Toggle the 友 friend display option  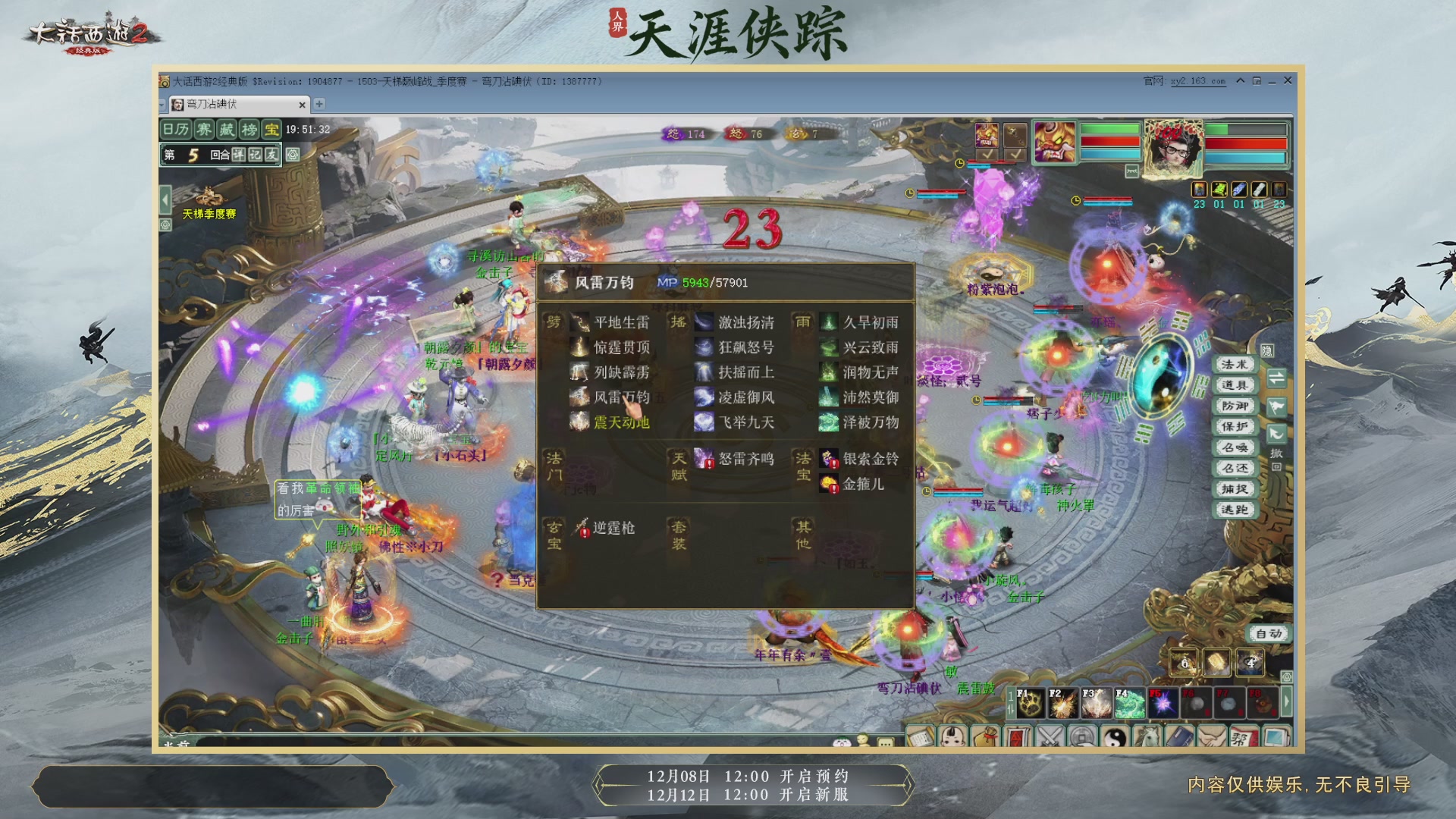(x=272, y=155)
